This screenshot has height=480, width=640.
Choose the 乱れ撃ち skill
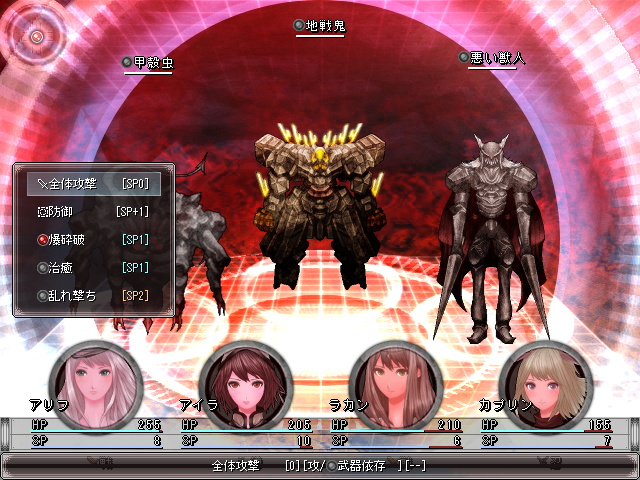(92, 296)
